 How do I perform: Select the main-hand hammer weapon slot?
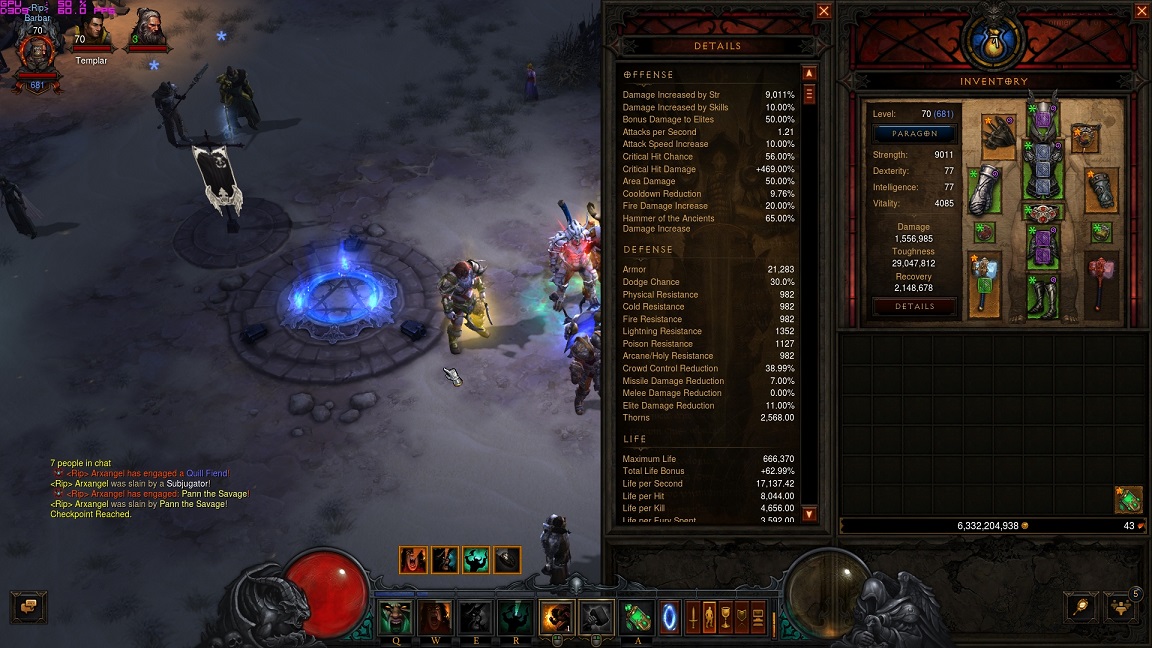coord(986,283)
